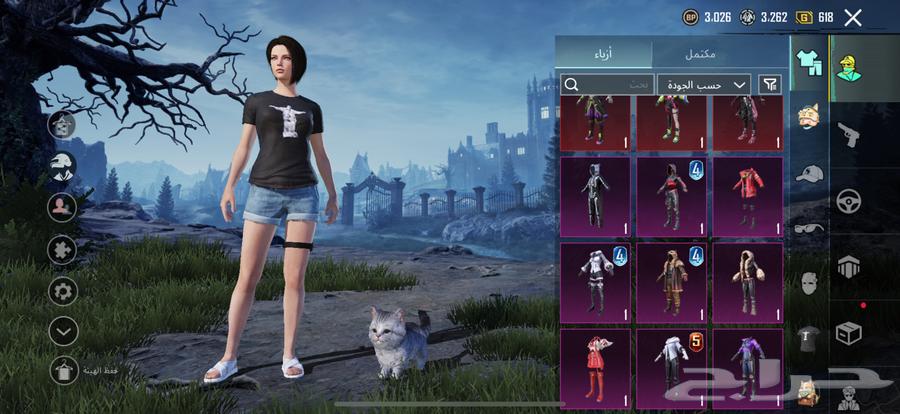Screen dimensions: 900x414
Task: Open the cap headwear category
Action: point(808,173)
